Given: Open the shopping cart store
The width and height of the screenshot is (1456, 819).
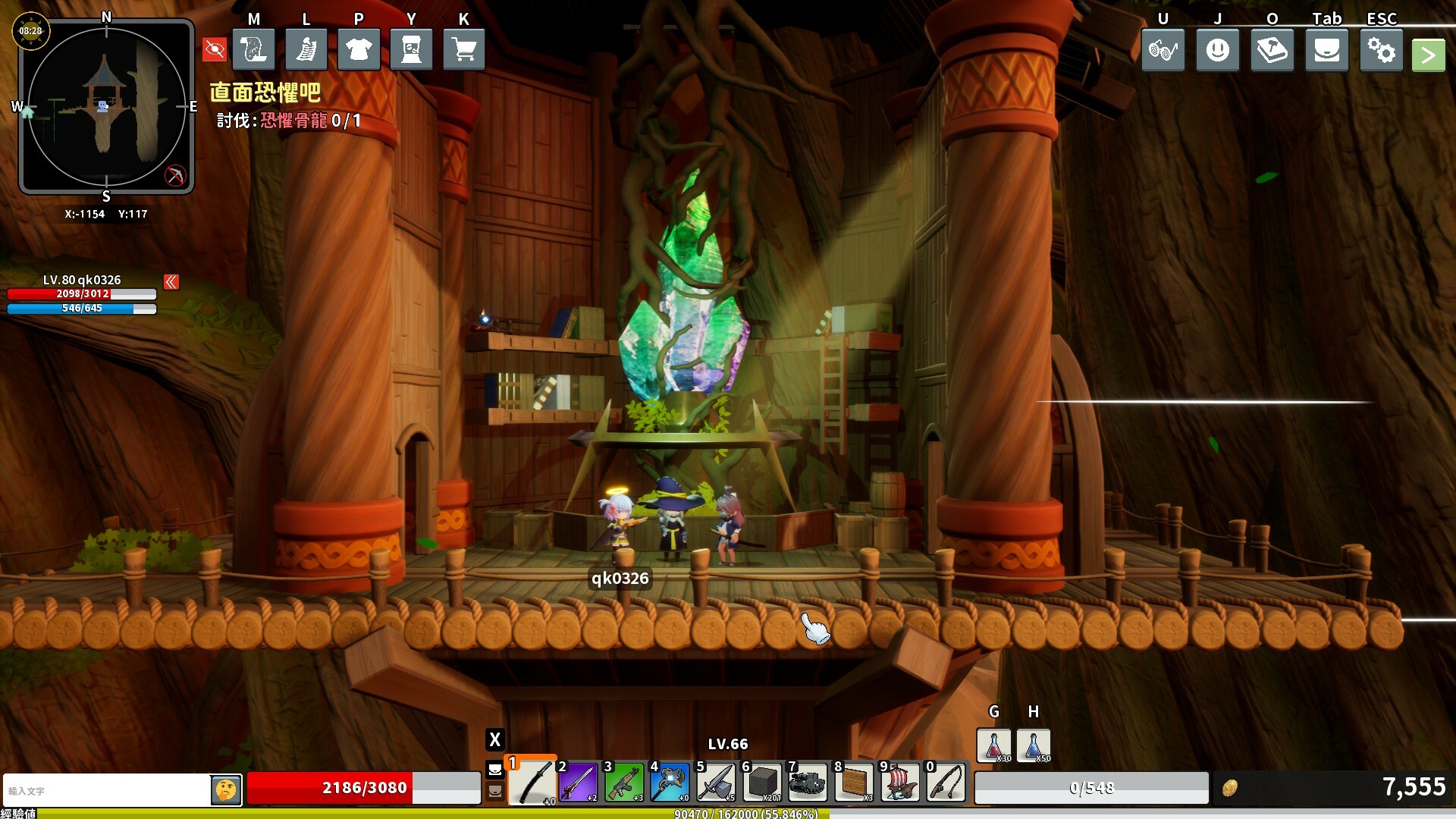Looking at the screenshot, I should point(463,50).
